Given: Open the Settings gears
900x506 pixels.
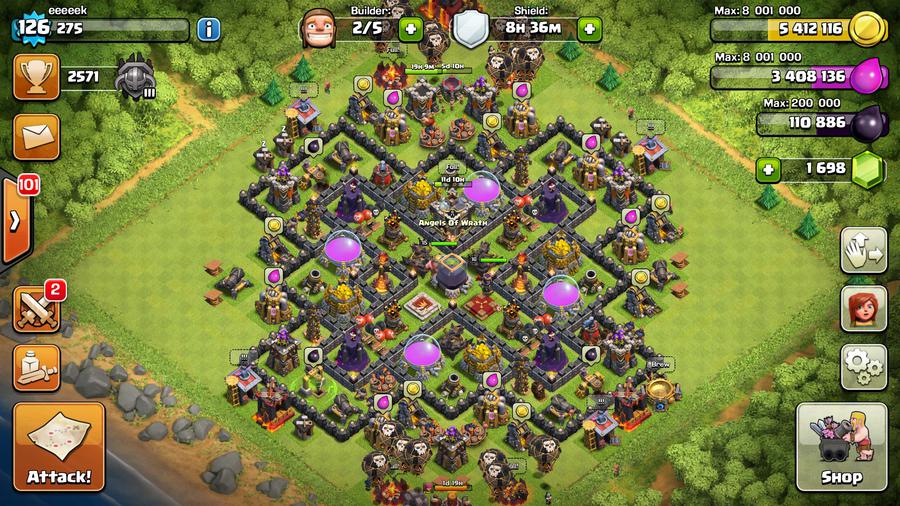Looking at the screenshot, I should 863,366.
